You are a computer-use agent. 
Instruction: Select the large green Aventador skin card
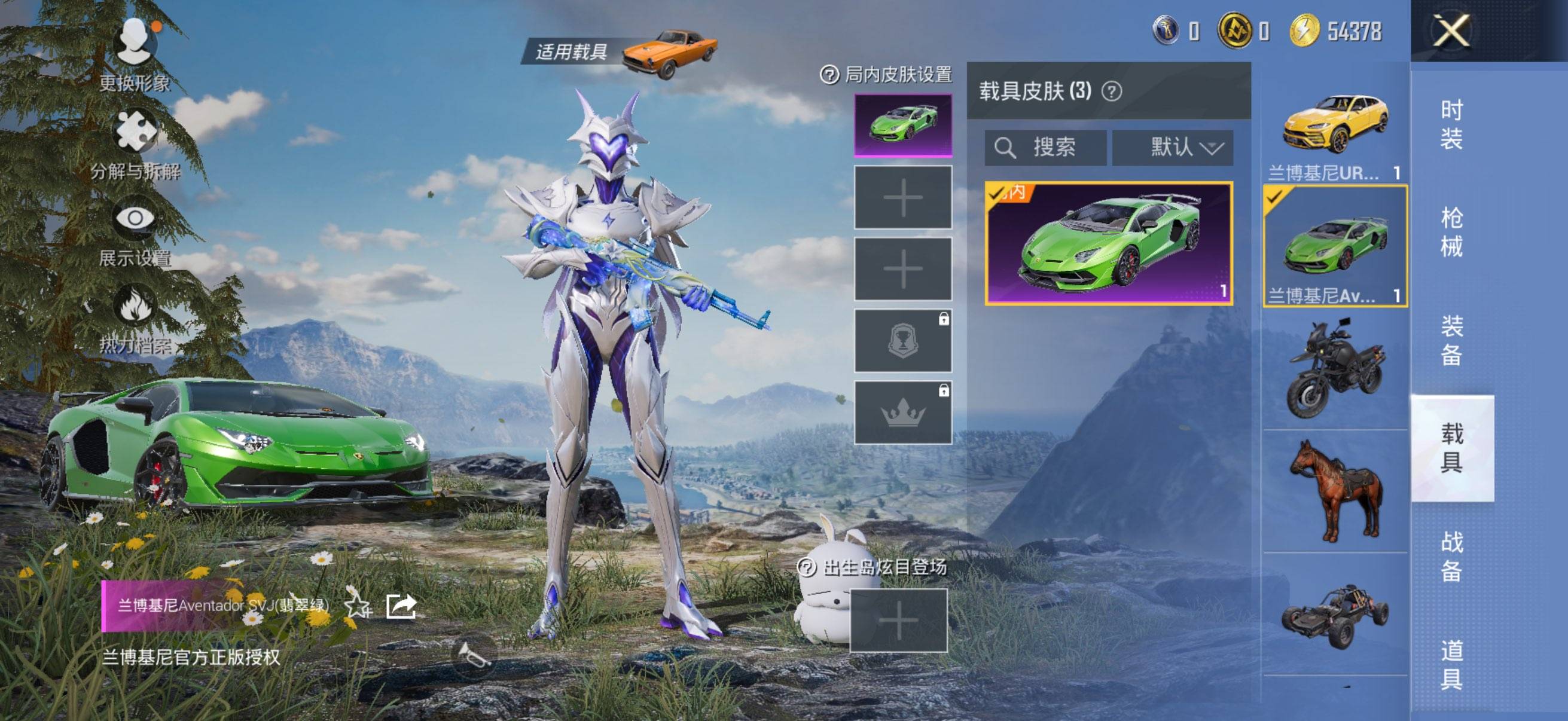1109,243
